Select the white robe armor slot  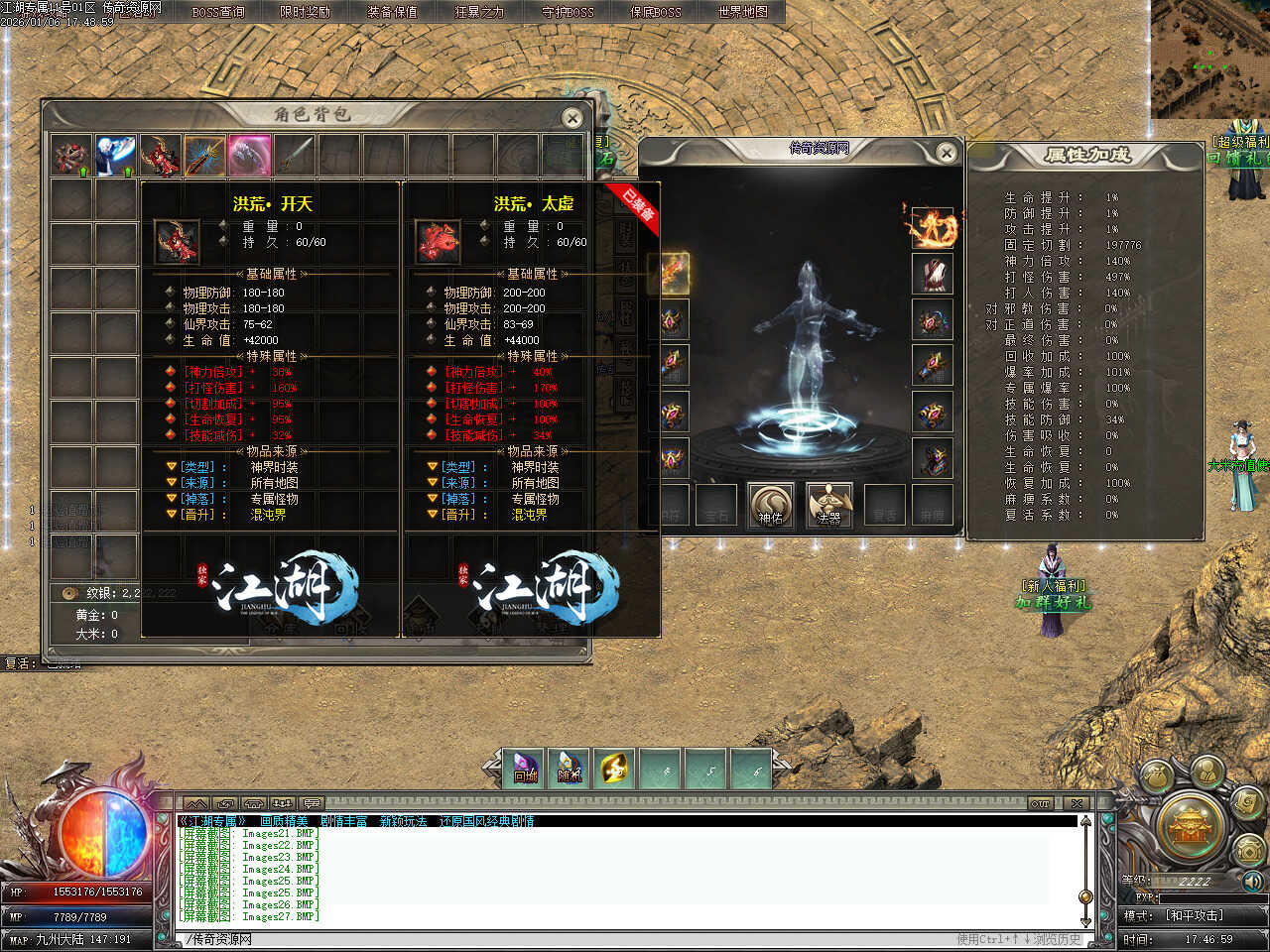(933, 274)
